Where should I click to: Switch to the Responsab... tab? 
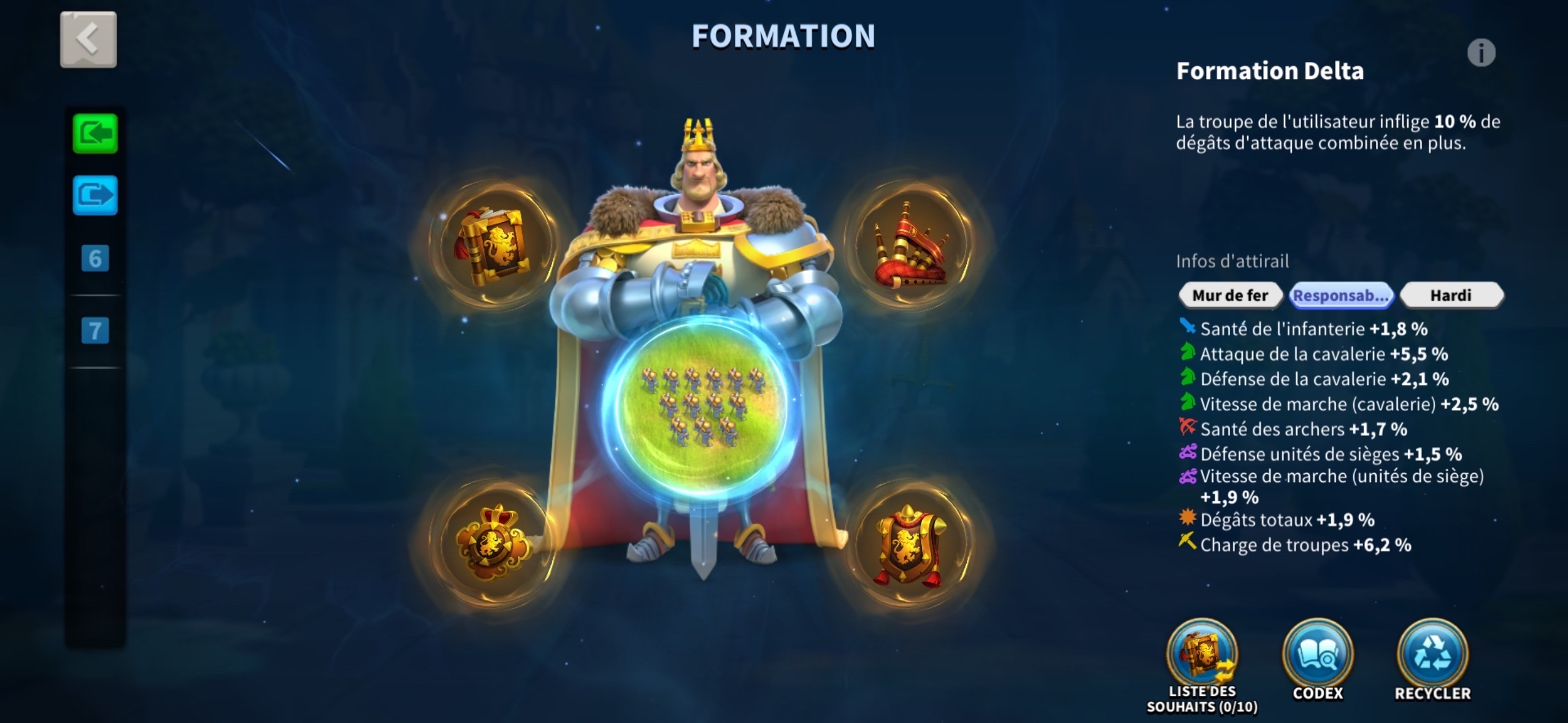[1341, 296]
